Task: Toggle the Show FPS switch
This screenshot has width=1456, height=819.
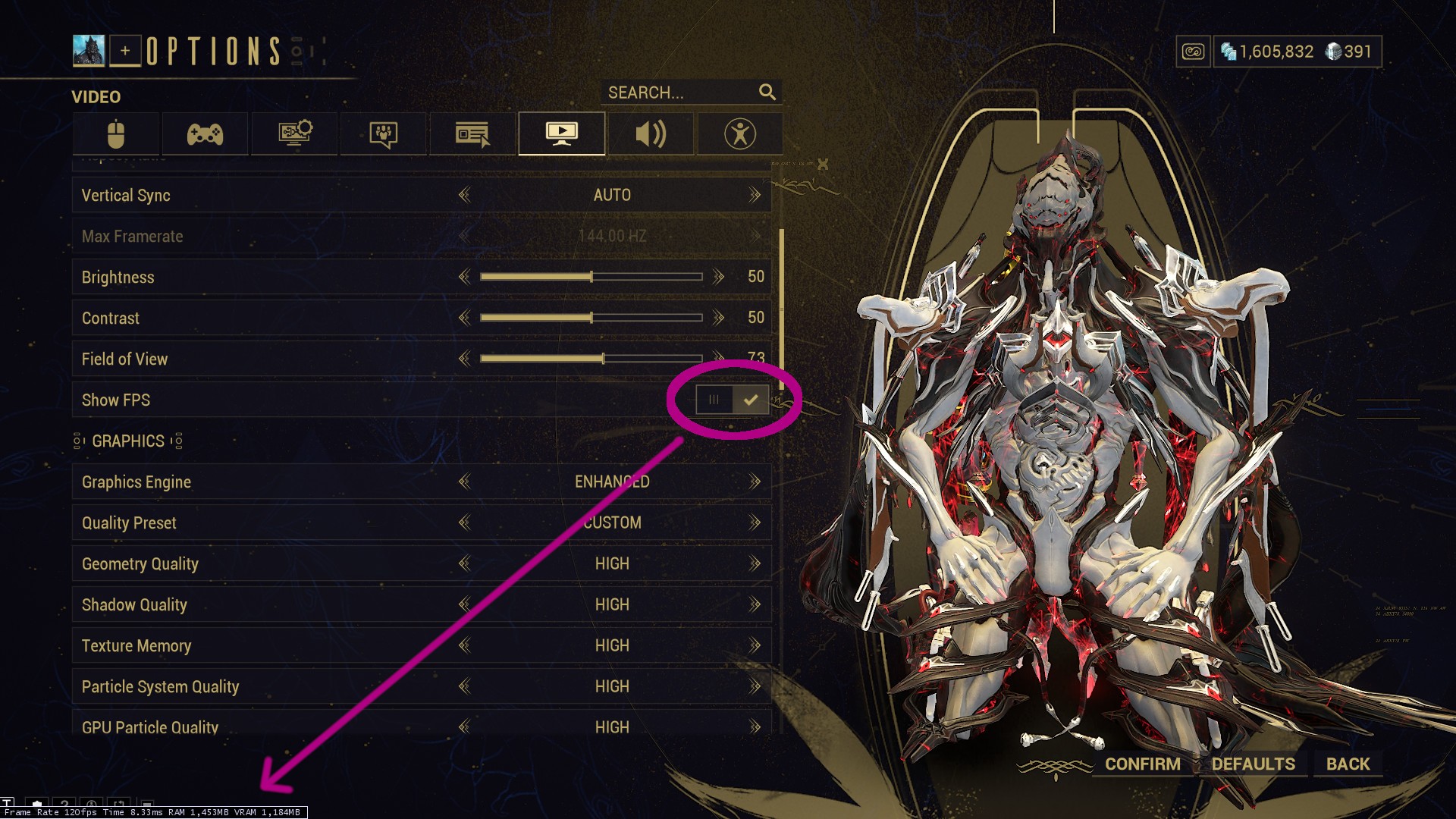Action: tap(733, 400)
